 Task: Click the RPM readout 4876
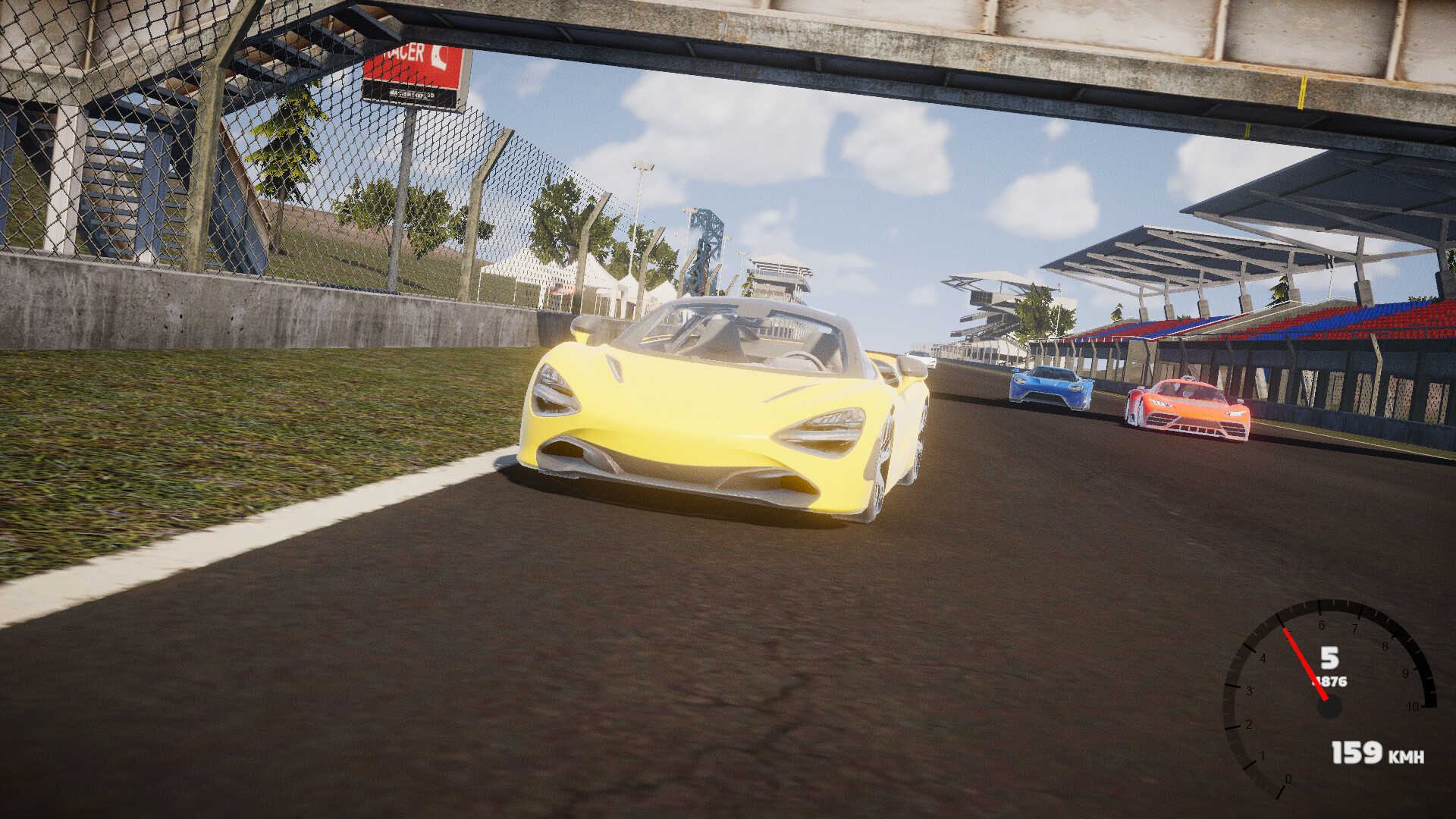coord(1329,681)
